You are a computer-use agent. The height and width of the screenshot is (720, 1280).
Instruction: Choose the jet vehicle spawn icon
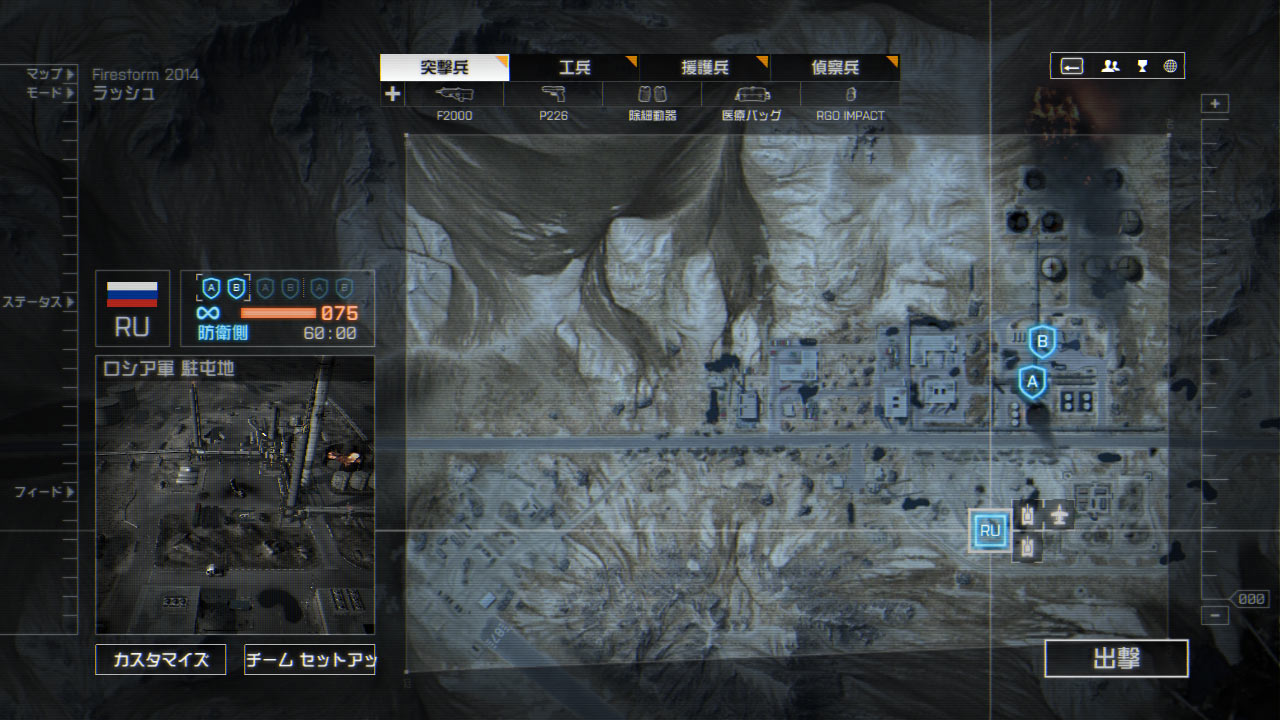click(x=1059, y=515)
